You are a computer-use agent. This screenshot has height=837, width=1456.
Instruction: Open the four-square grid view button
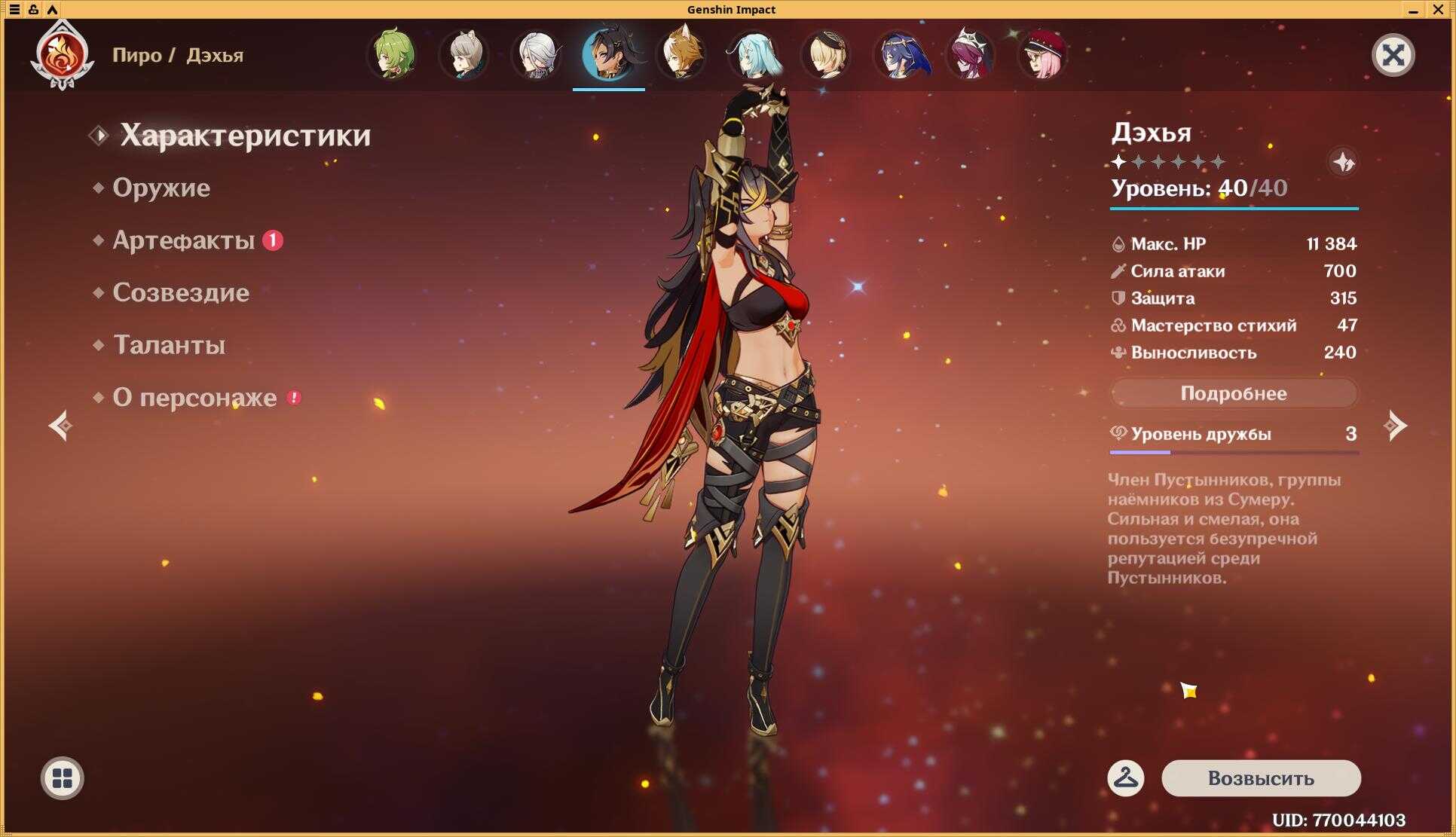[x=62, y=778]
